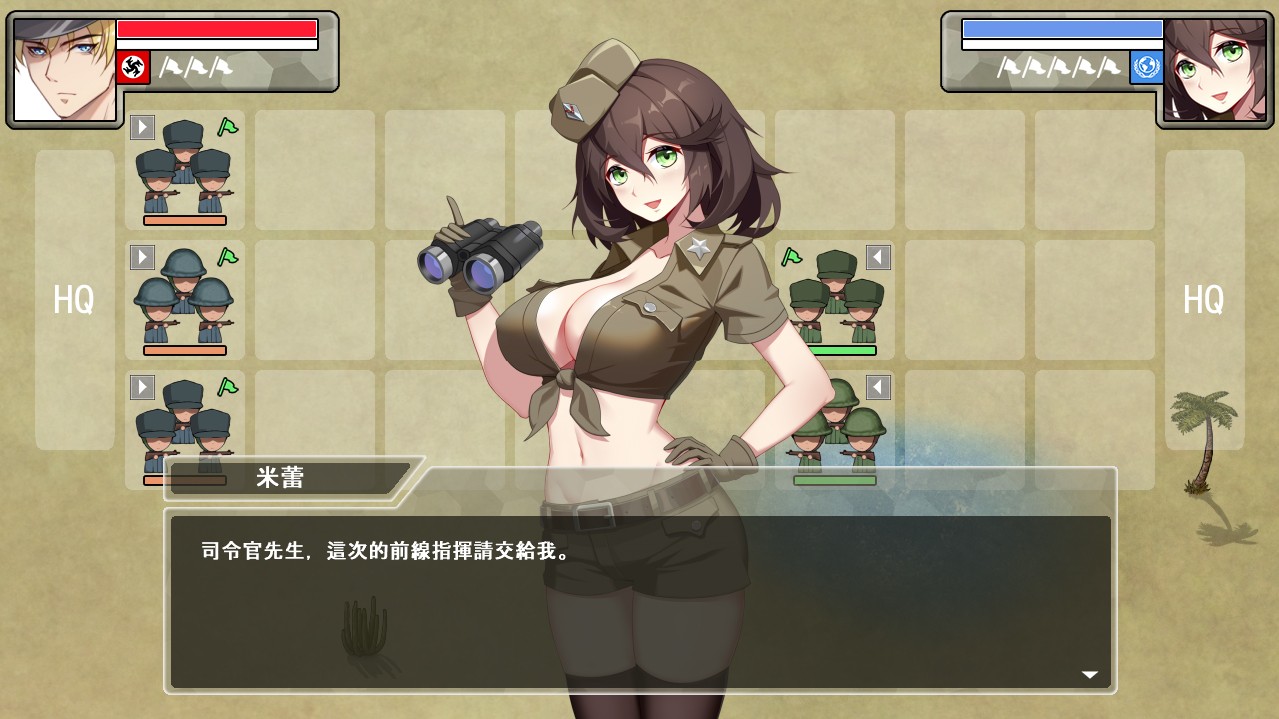Advance dialogue with the white down arrow
The width and height of the screenshot is (1279, 719).
pyautogui.click(x=1089, y=675)
